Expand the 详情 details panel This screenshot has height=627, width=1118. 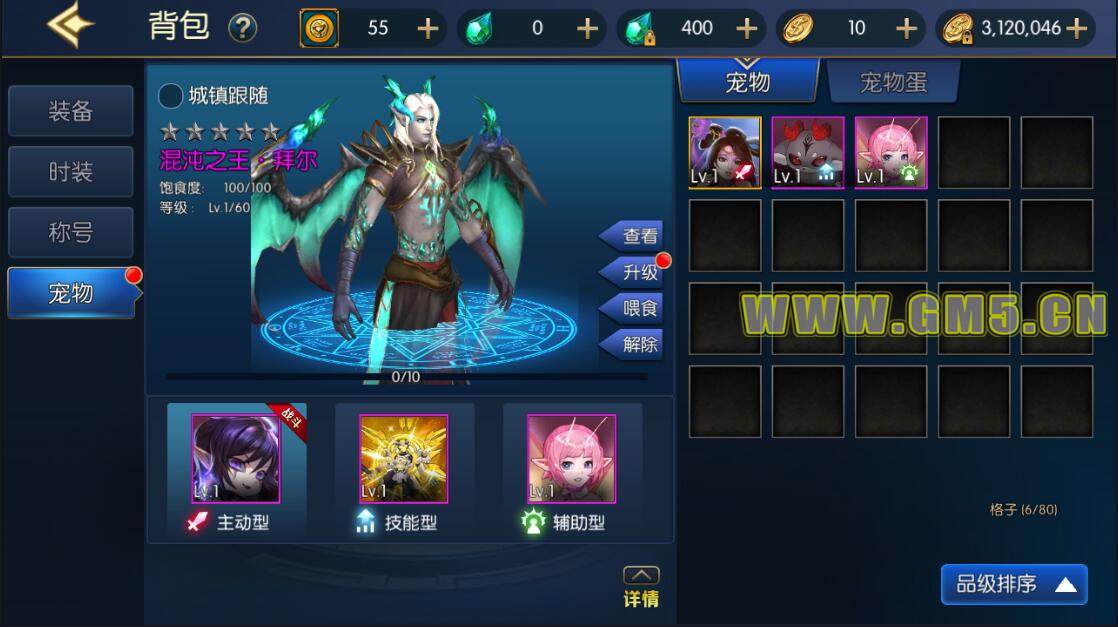coord(641,587)
